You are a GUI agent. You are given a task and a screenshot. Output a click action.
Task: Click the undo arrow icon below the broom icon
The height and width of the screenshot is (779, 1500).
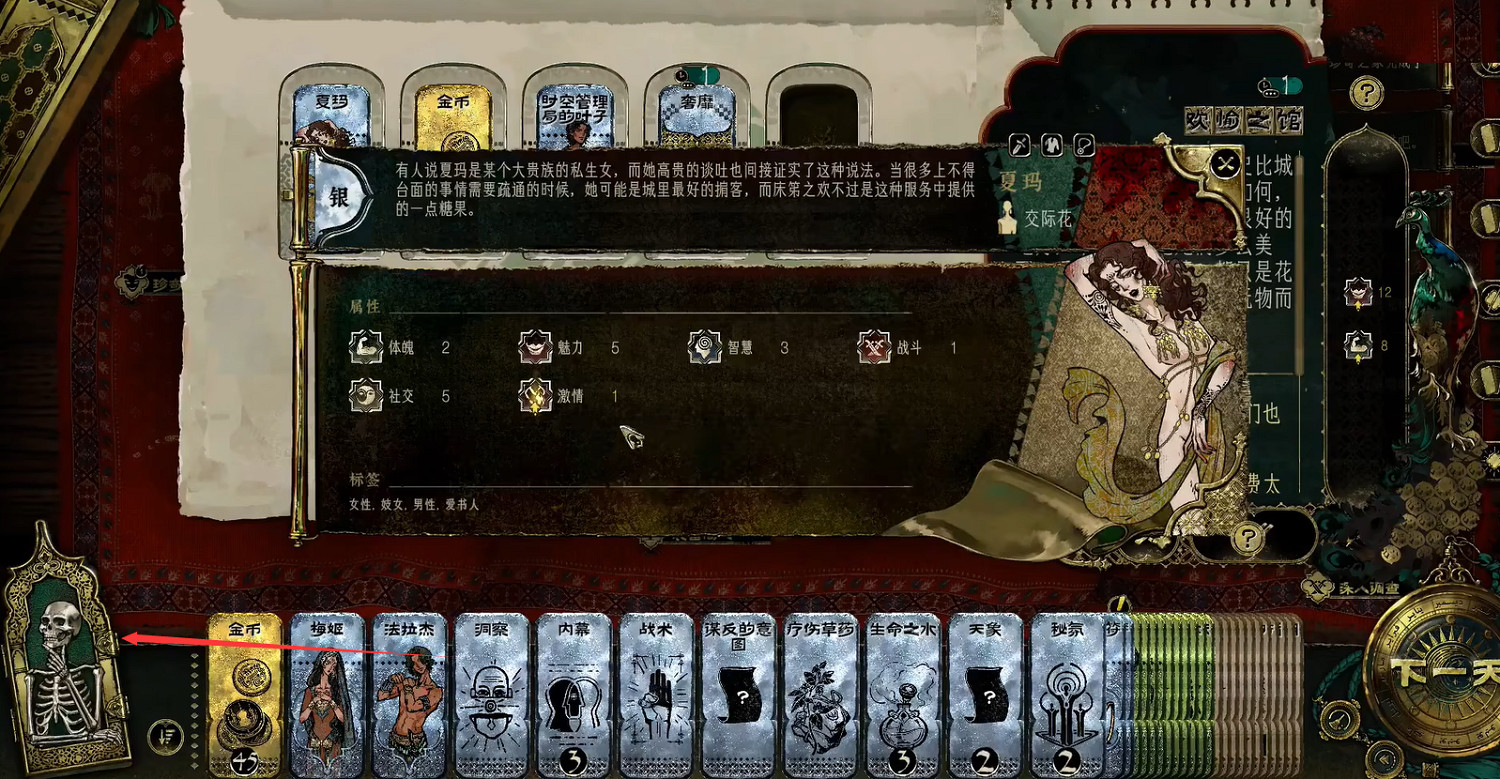[x=1386, y=760]
